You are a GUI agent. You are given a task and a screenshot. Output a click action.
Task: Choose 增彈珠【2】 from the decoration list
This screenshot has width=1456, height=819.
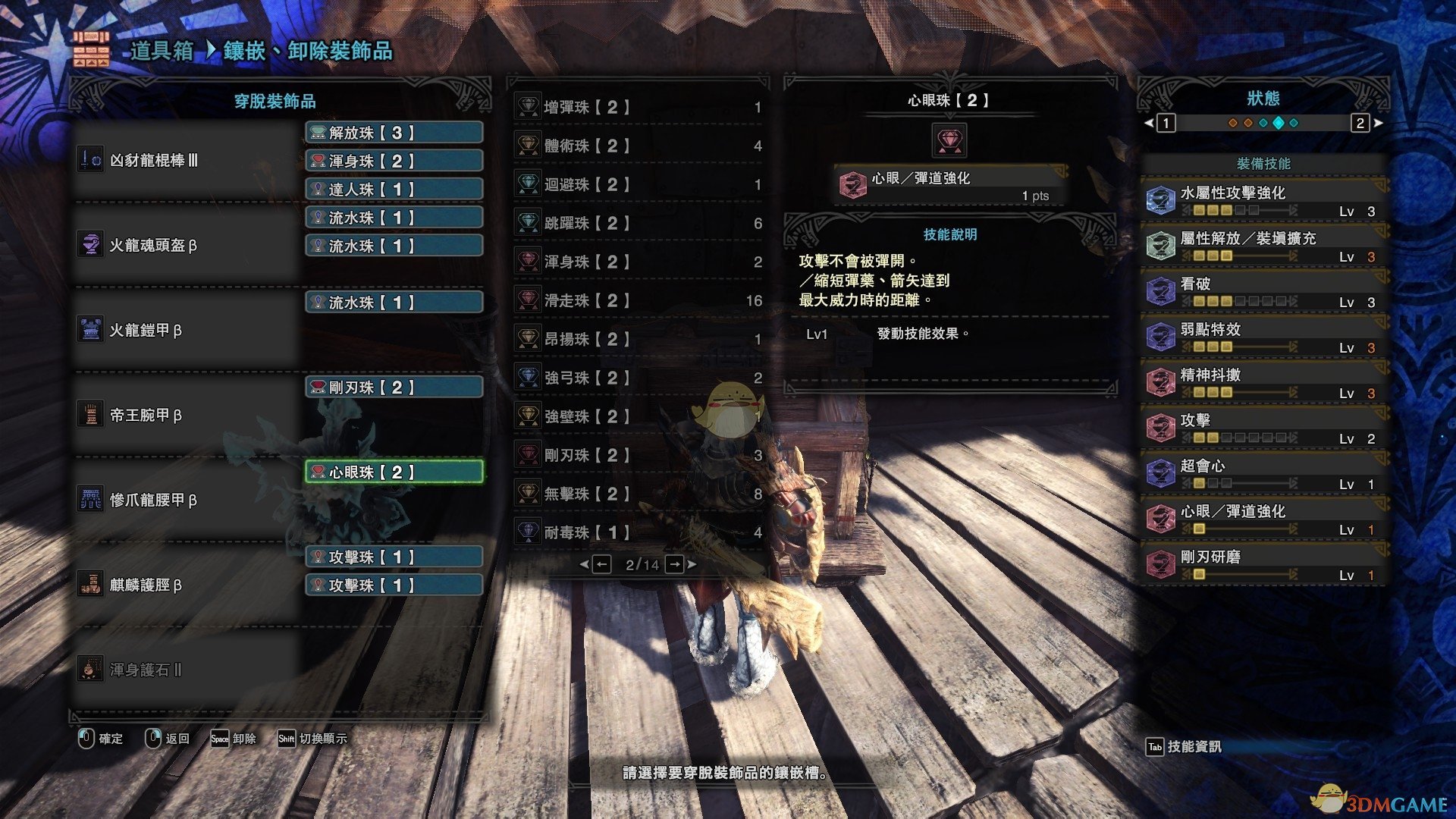coord(637,107)
